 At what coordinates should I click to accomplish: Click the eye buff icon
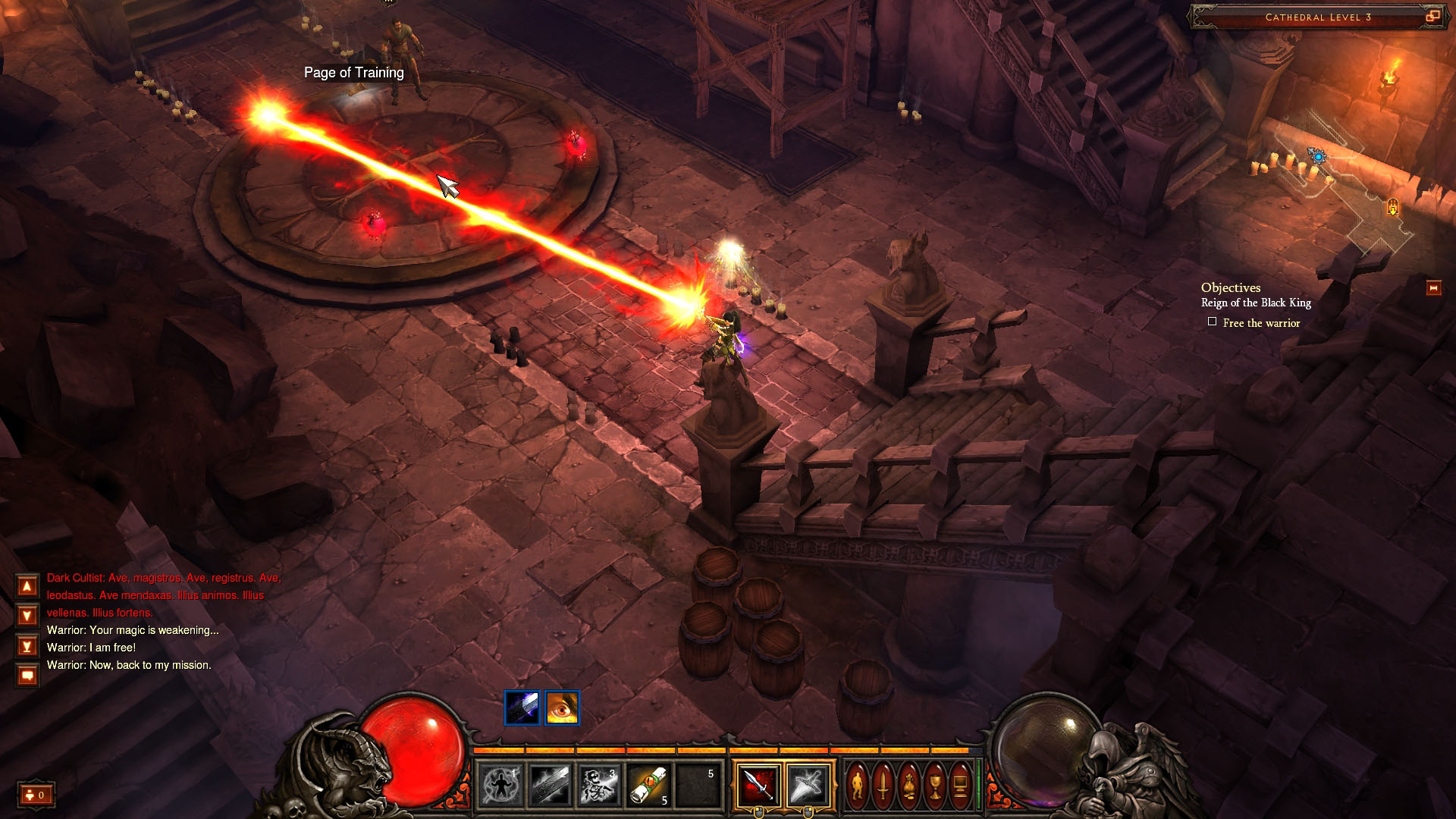[562, 708]
